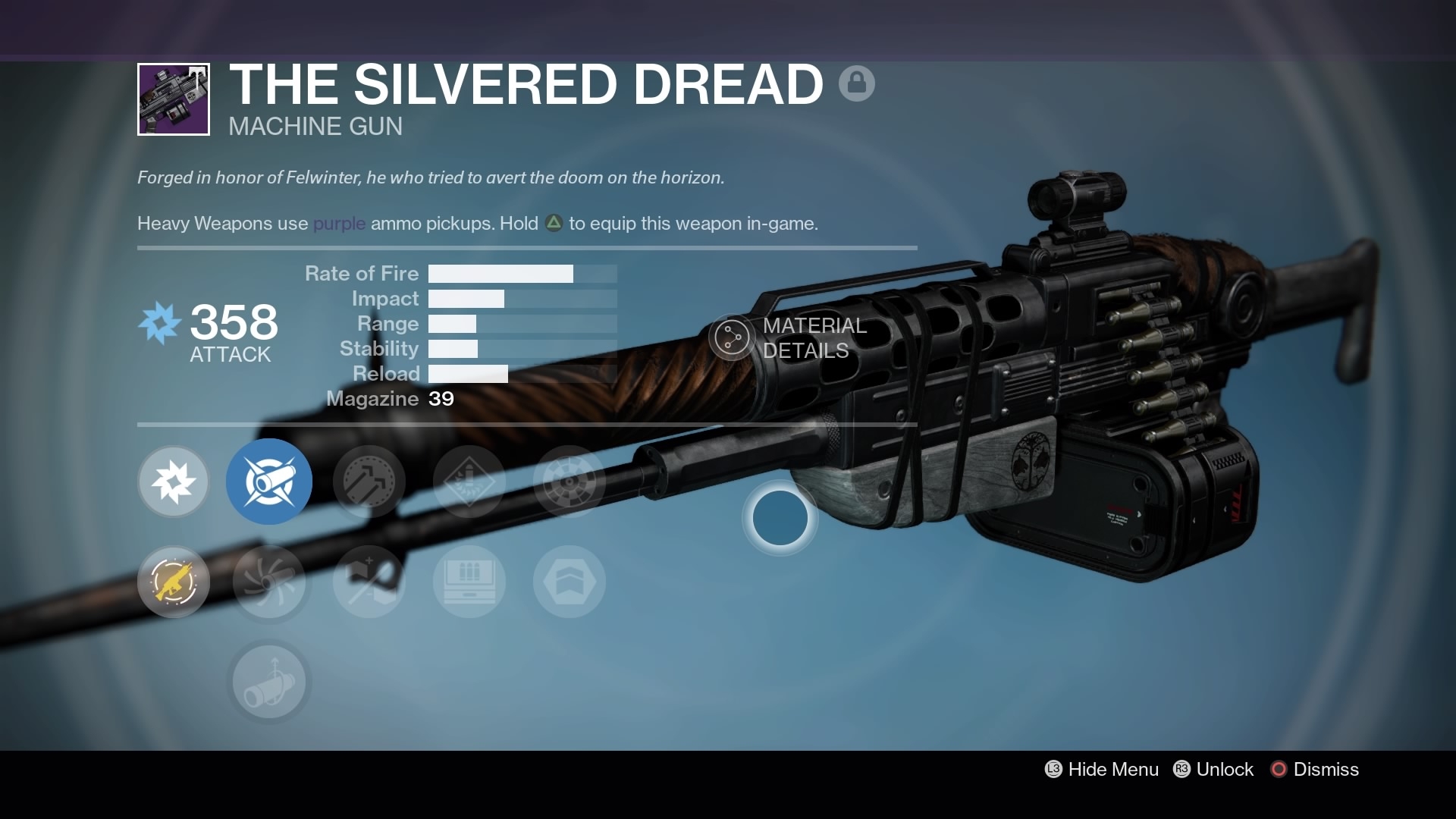Select the hexagon chevron perk node
1456x819 pixels.
(570, 582)
